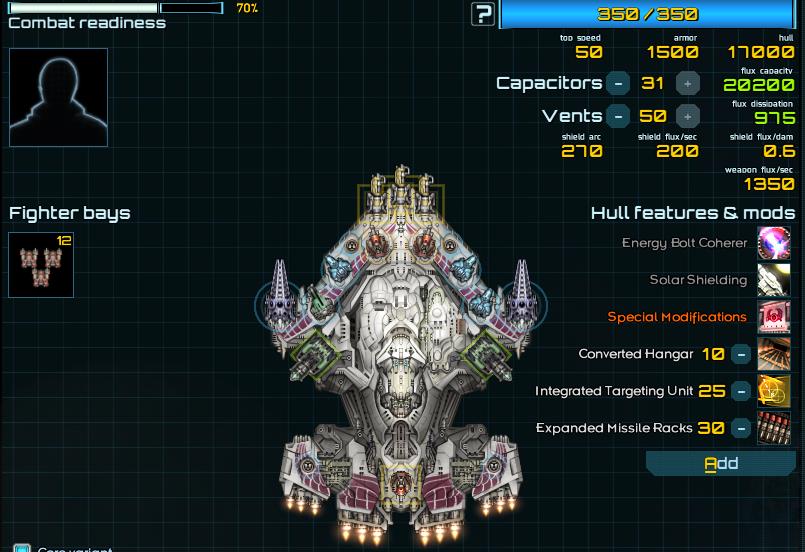Image resolution: width=805 pixels, height=552 pixels.
Task: Select the Converted Hangar icon
Action: [774, 354]
